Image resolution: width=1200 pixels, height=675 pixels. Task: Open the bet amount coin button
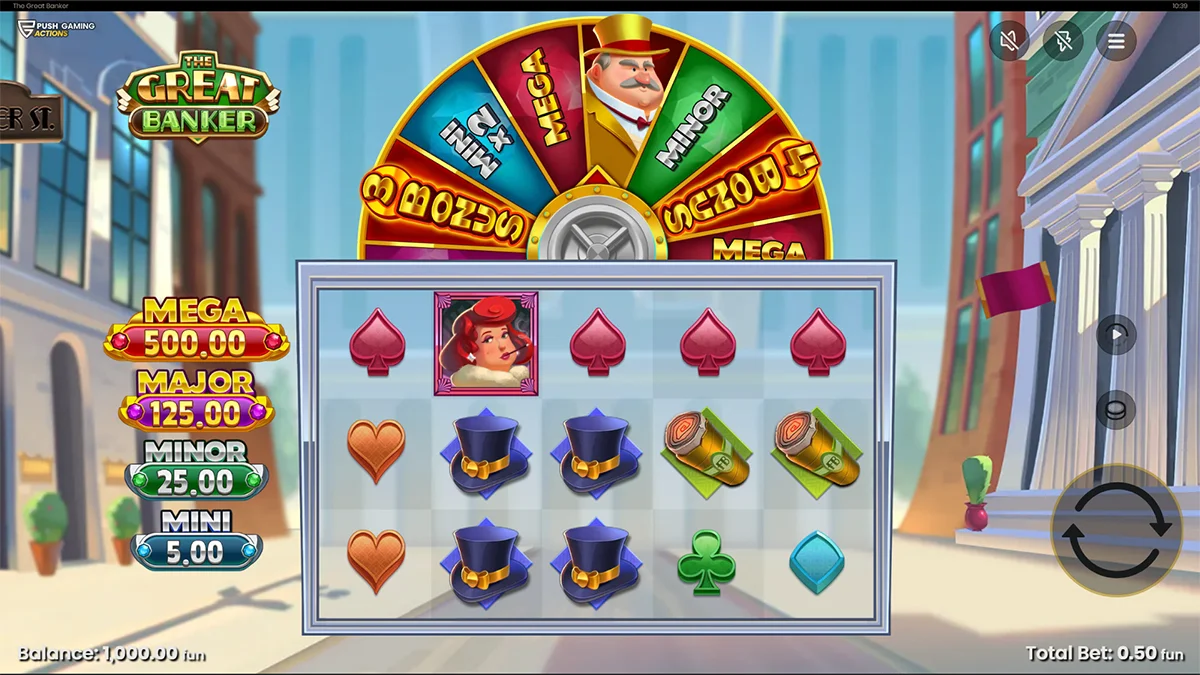1116,410
